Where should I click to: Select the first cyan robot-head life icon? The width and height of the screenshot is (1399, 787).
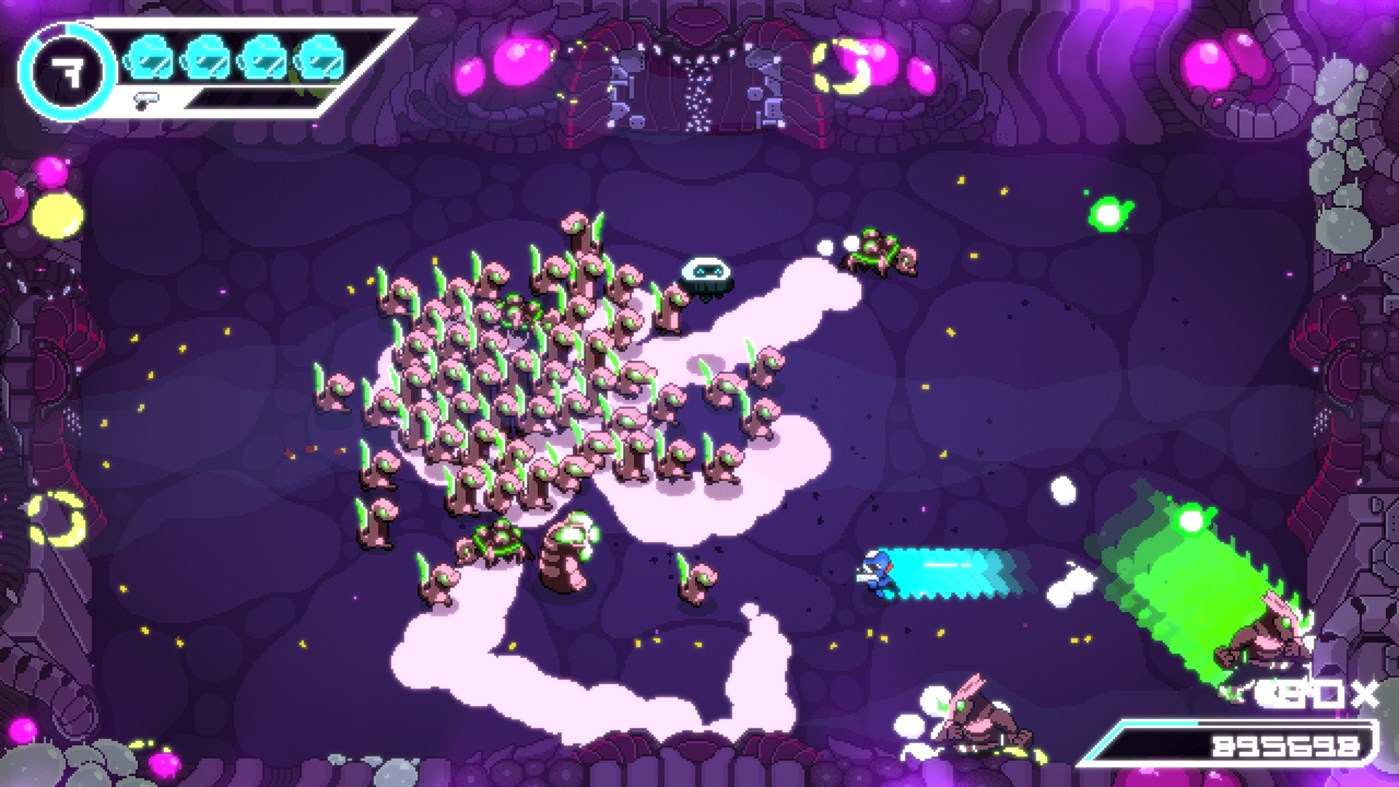click(146, 60)
